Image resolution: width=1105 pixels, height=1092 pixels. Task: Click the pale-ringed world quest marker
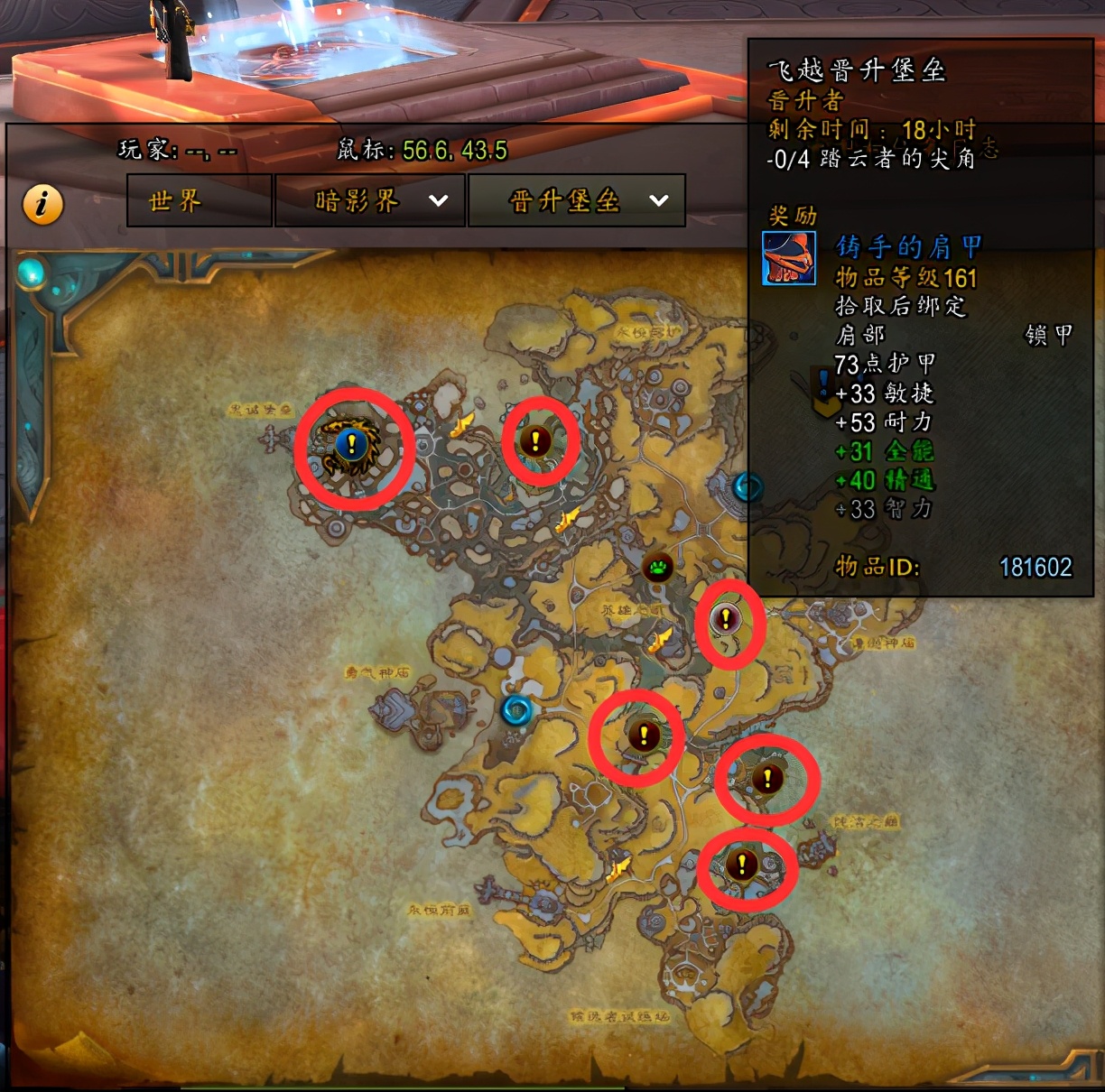point(725,619)
